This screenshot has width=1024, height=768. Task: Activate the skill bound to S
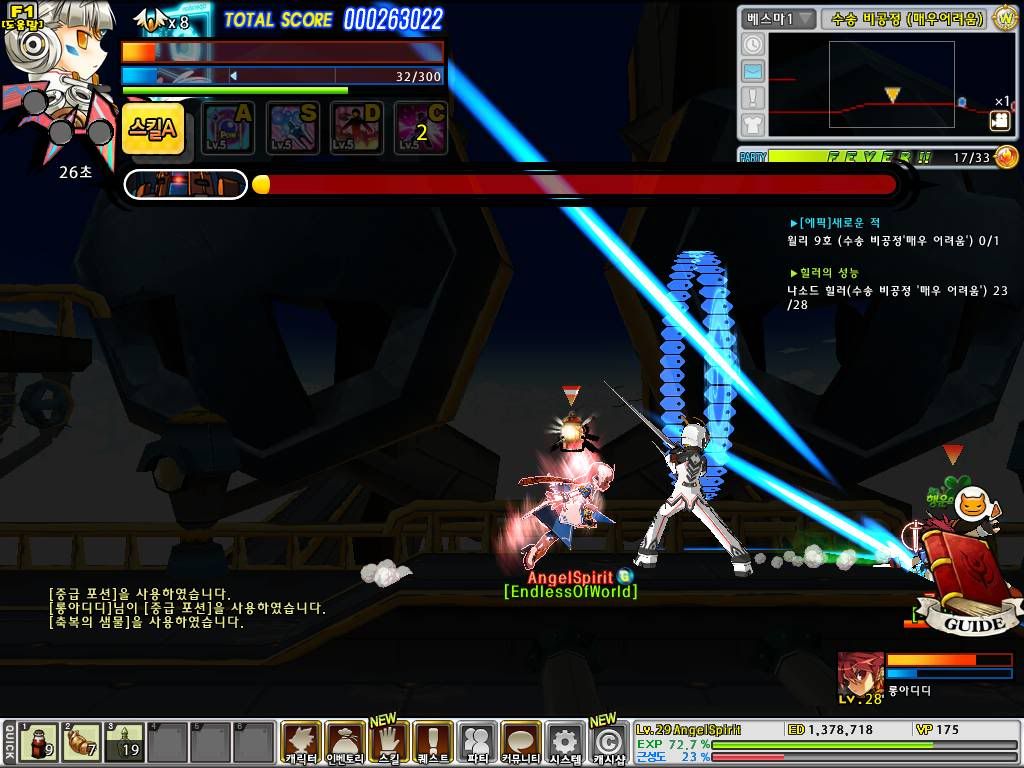(293, 129)
